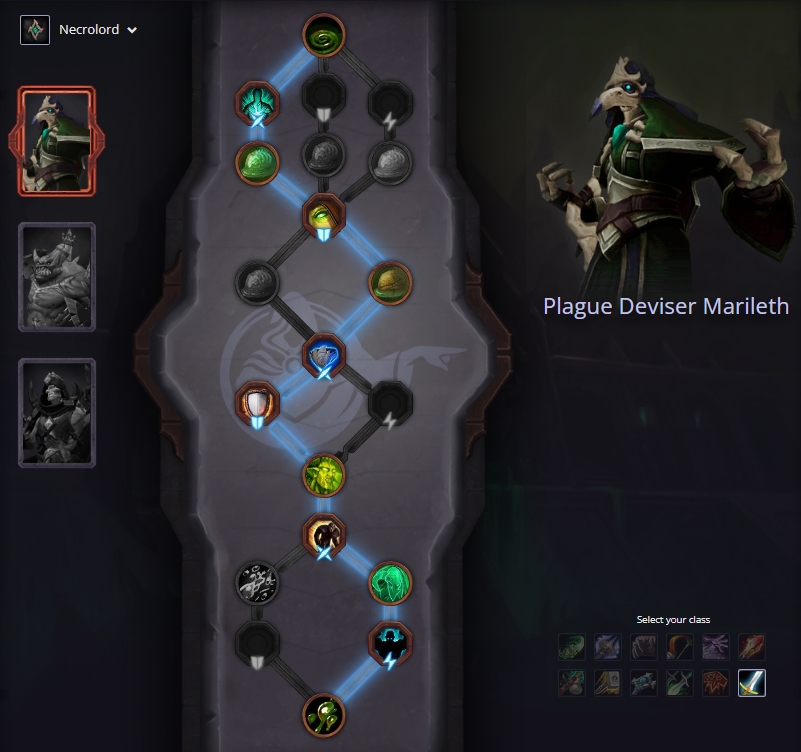
Task: Choose the greyed-out abomination soulbind portrait
Action: tap(57, 277)
